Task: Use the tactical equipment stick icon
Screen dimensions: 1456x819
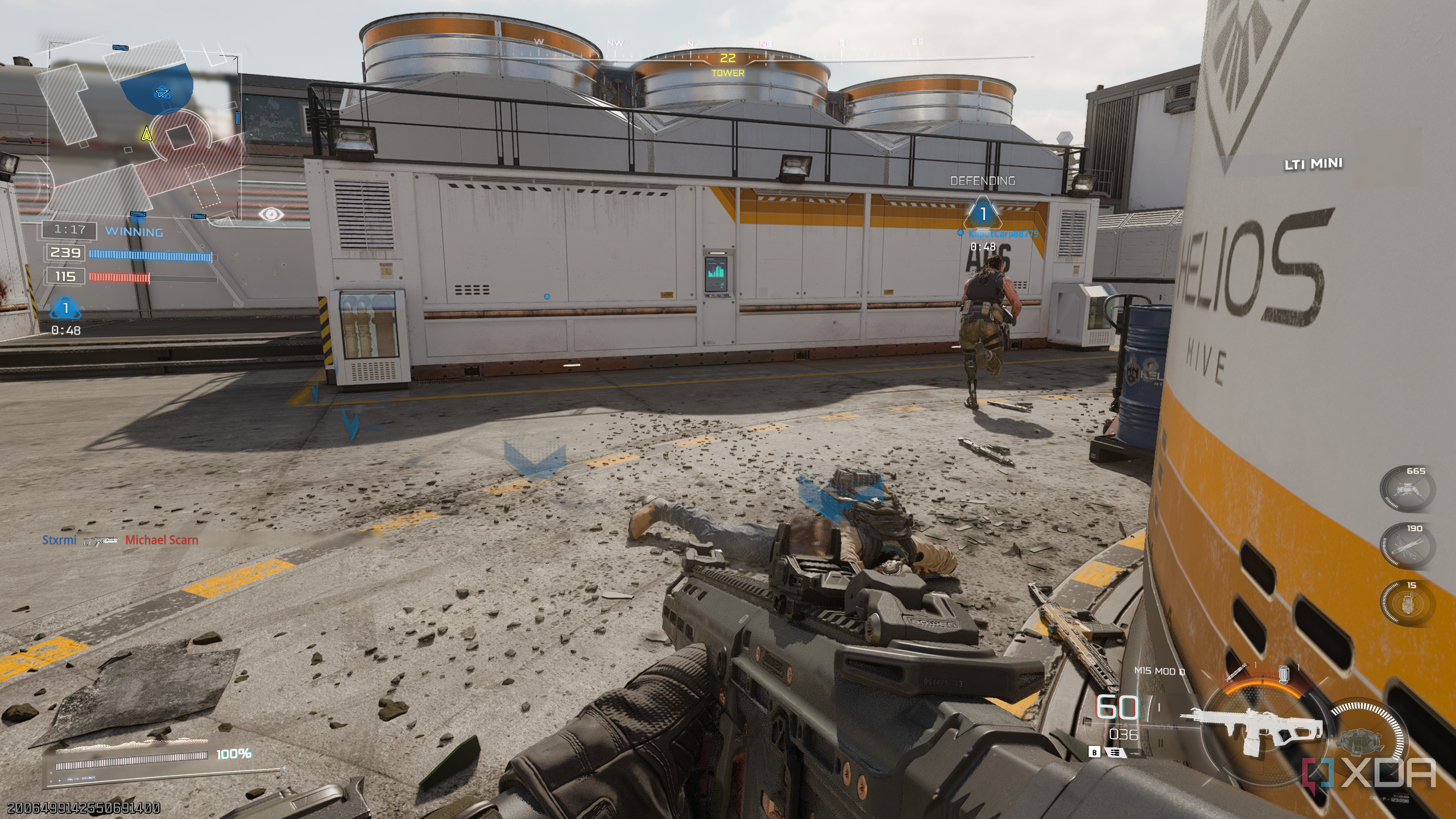Action: tap(1235, 673)
